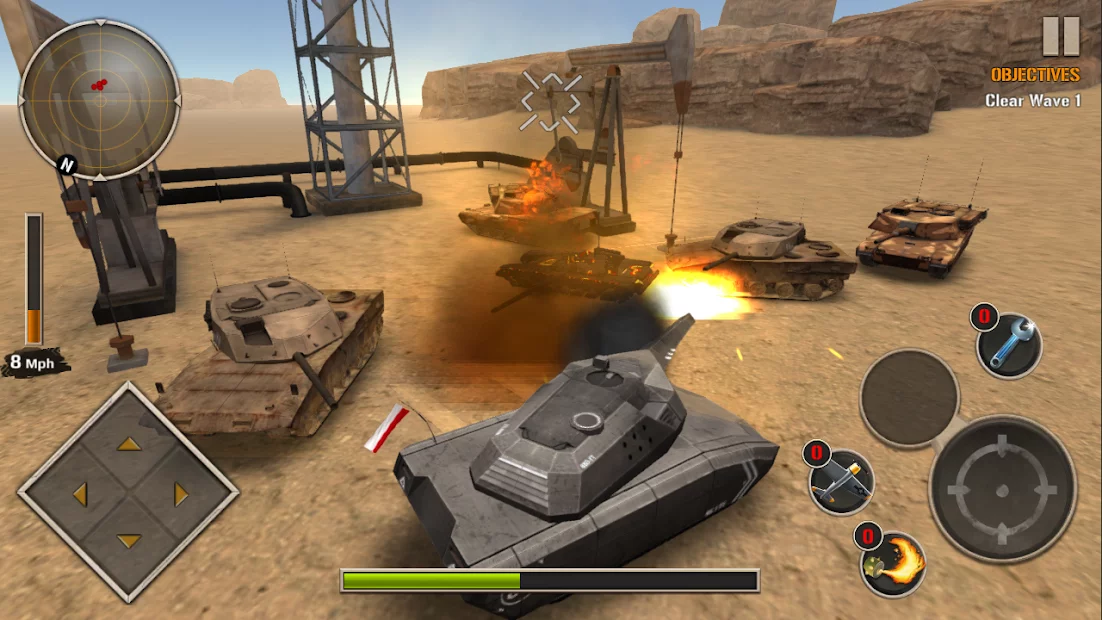Tap the circular radar minimap
The width and height of the screenshot is (1102, 620).
tap(99, 100)
